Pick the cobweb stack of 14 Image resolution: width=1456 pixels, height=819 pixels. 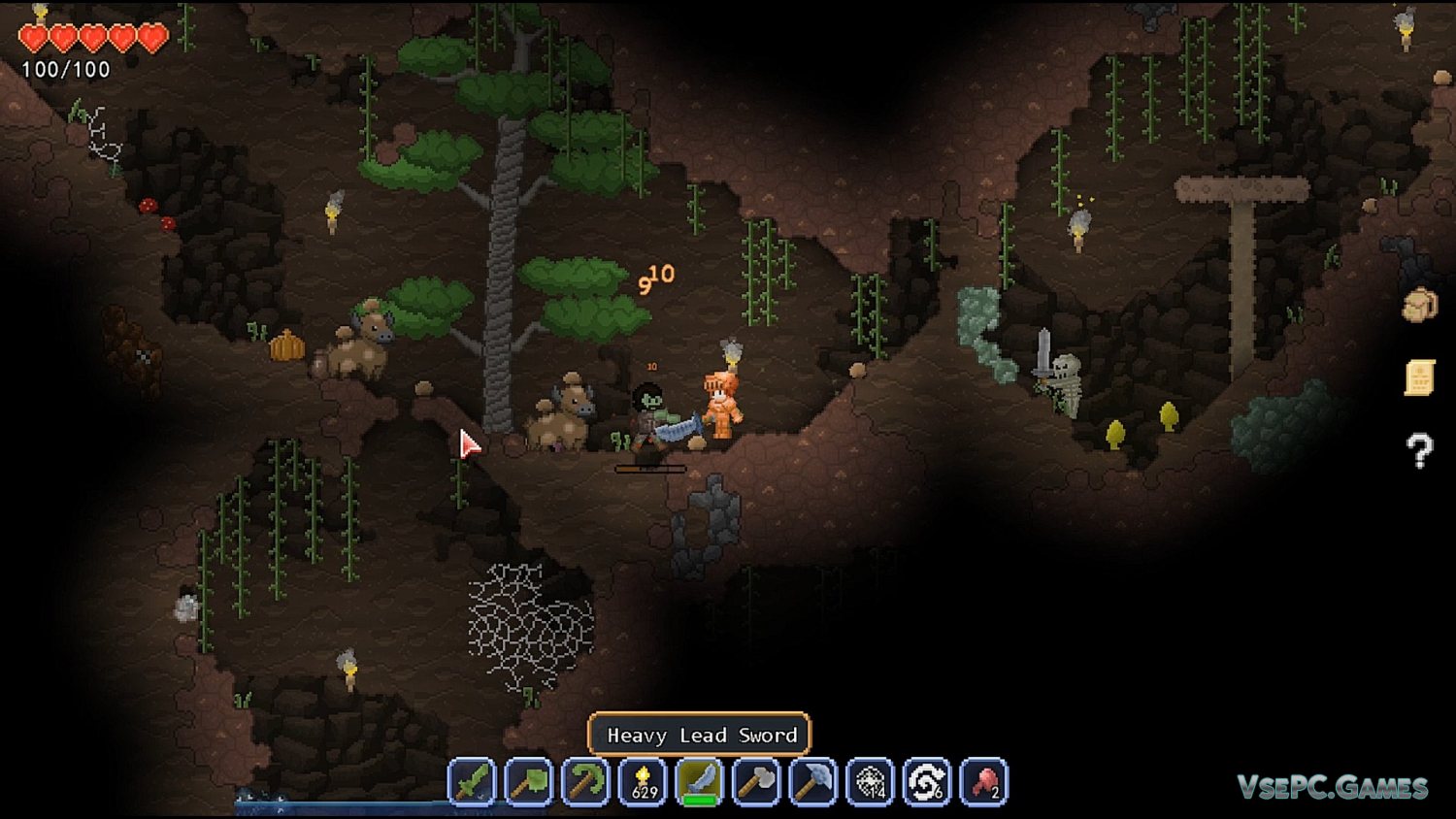pyautogui.click(x=871, y=782)
